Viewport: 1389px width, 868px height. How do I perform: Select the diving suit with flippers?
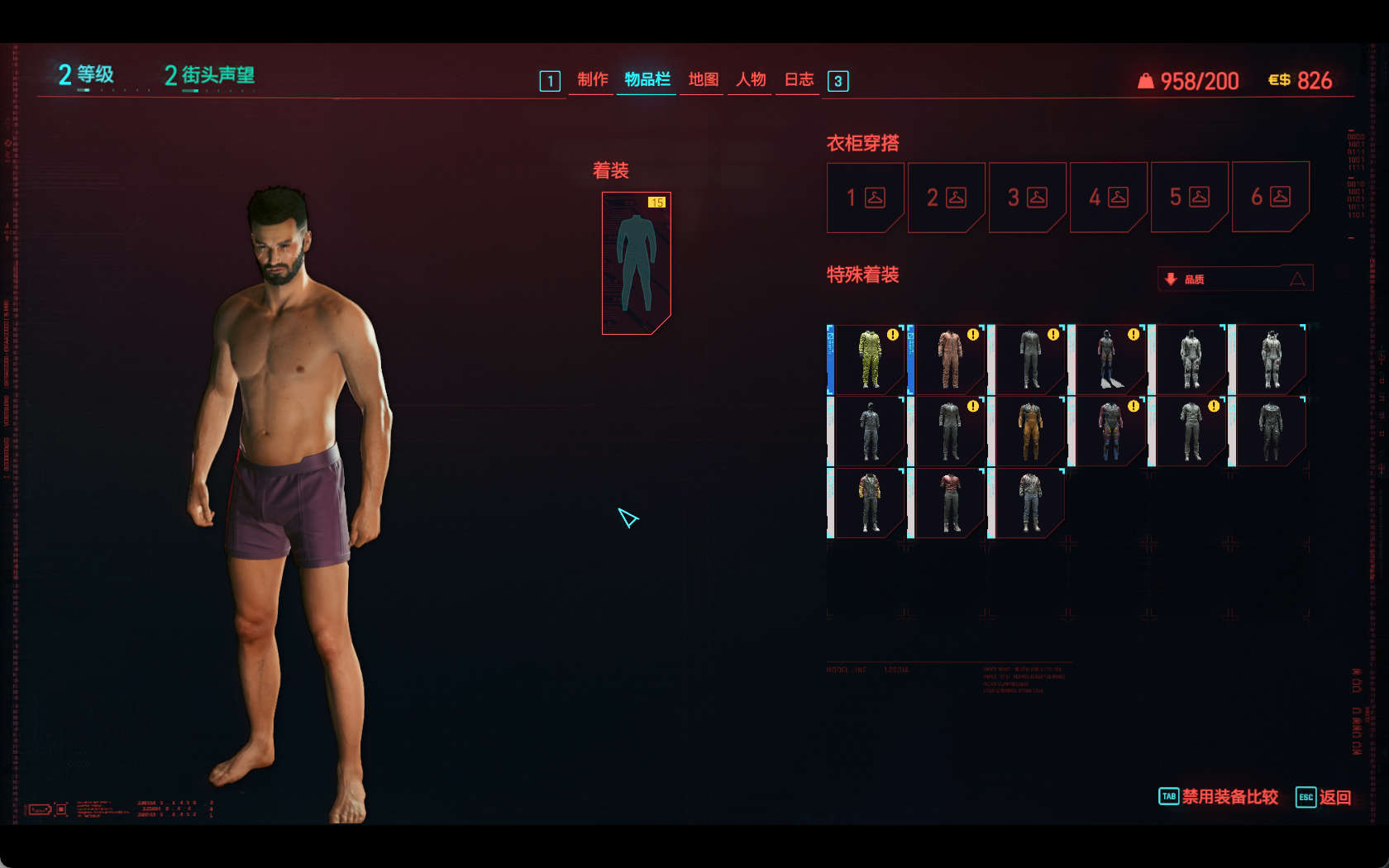(x=1109, y=360)
